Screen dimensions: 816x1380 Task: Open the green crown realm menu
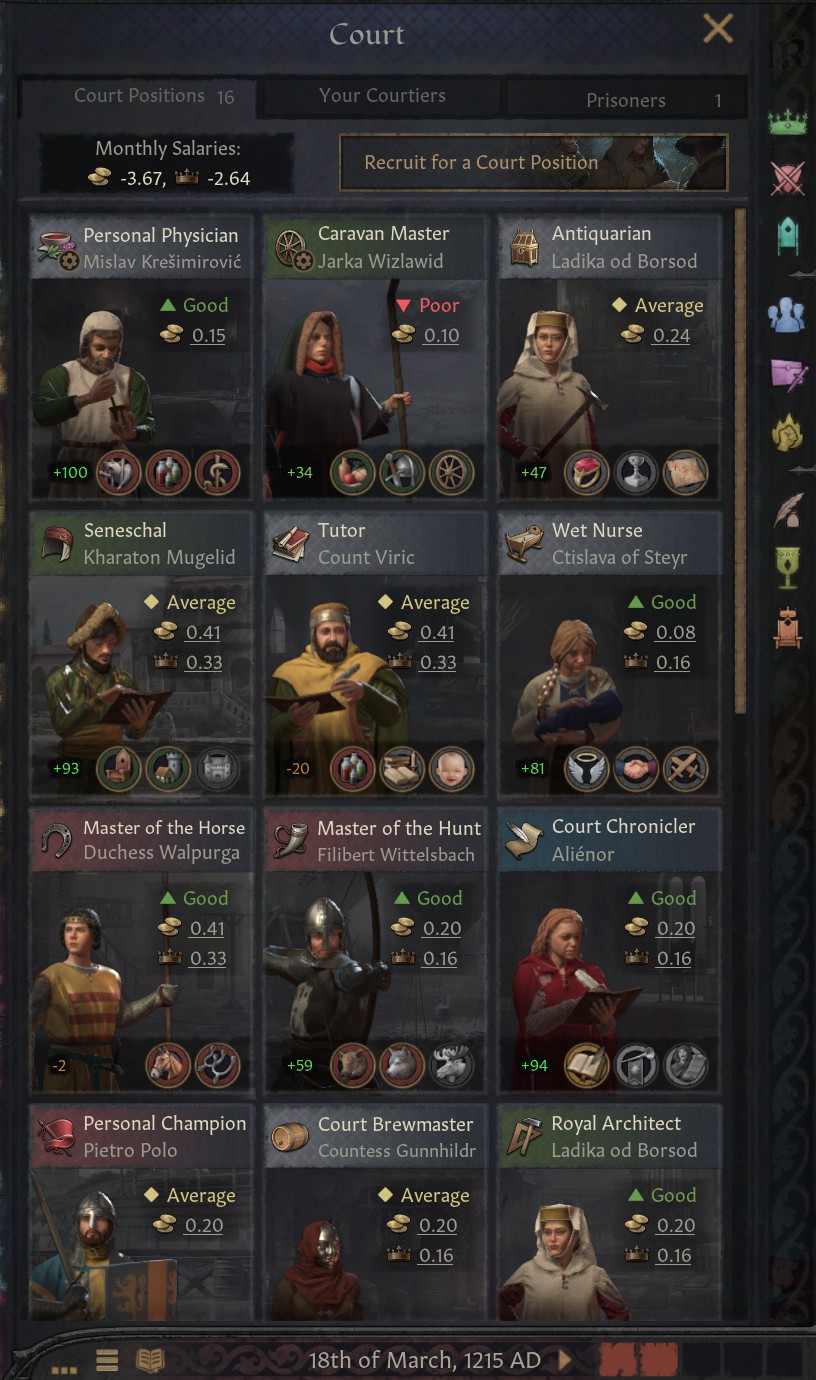(x=787, y=123)
